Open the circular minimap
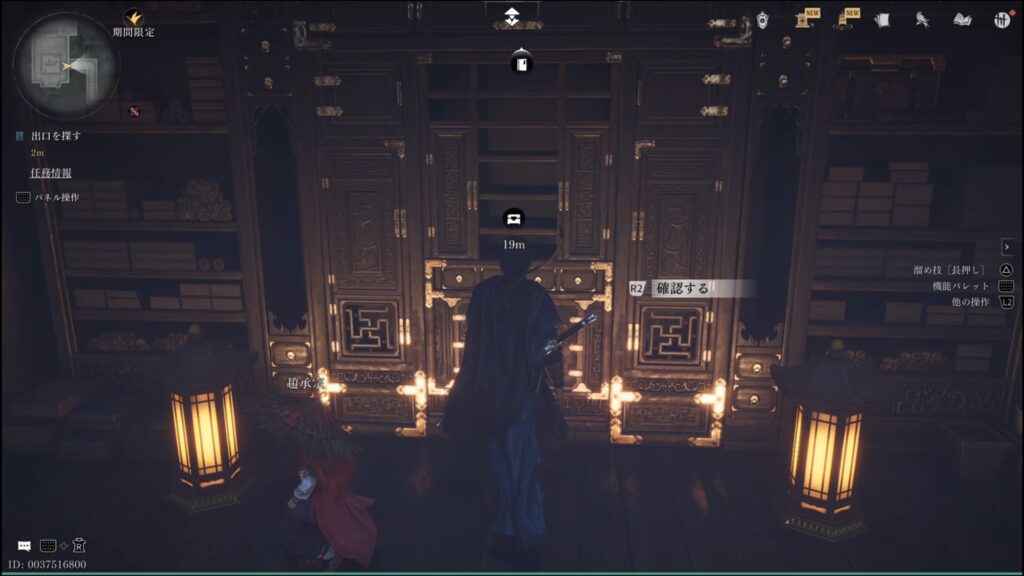 [x=65, y=65]
